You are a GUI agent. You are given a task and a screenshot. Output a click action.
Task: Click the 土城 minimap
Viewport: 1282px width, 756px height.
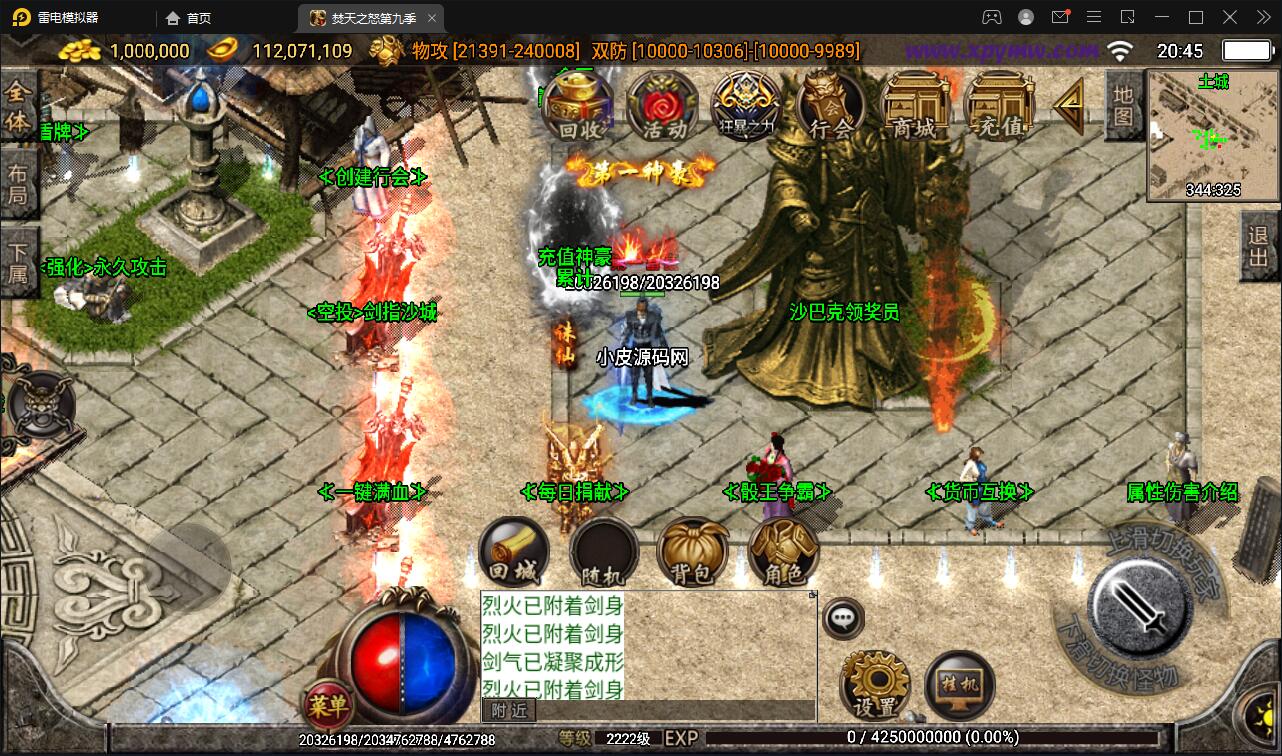click(x=1213, y=136)
